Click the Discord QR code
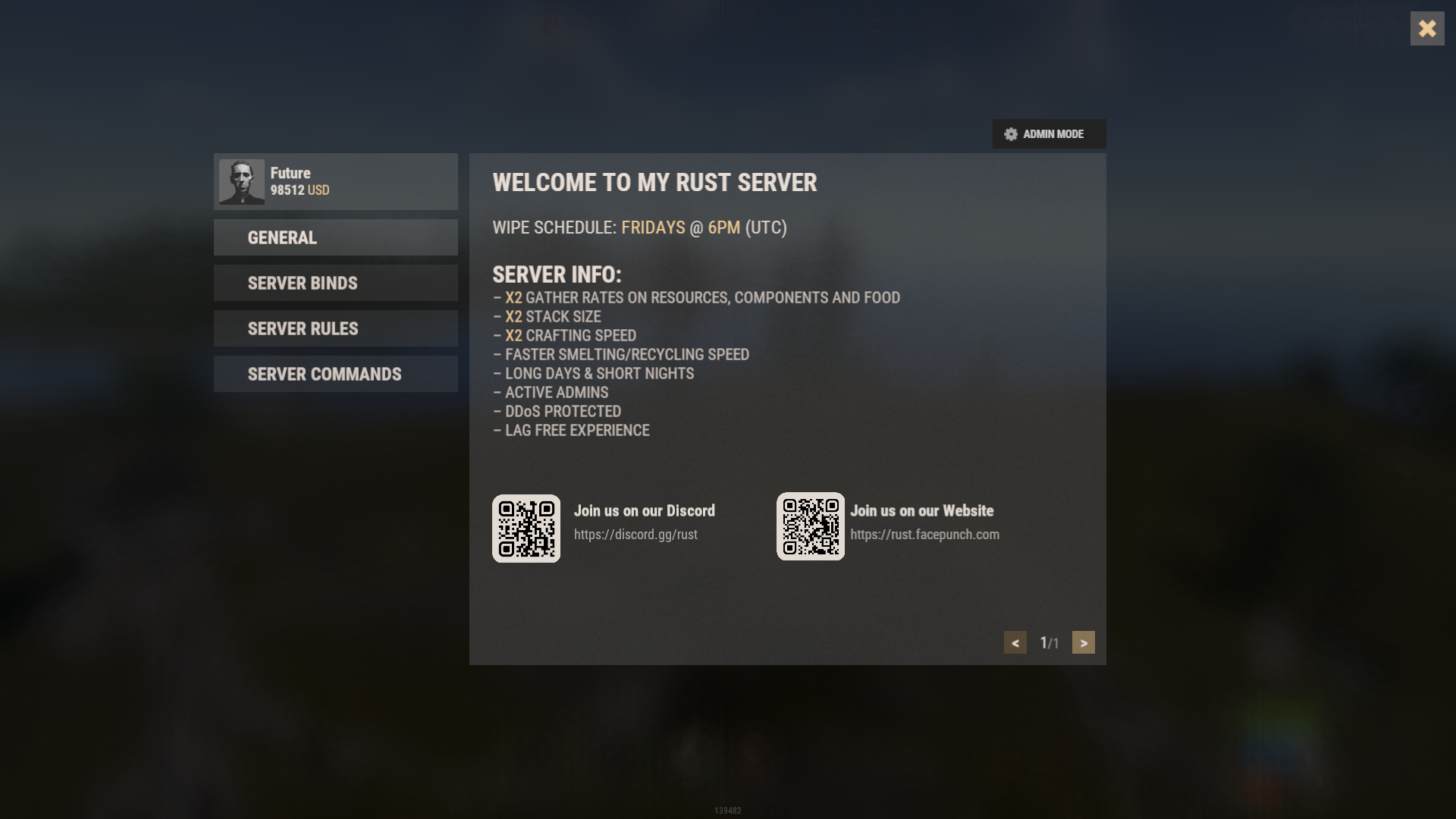Image resolution: width=1456 pixels, height=819 pixels. [x=526, y=529]
